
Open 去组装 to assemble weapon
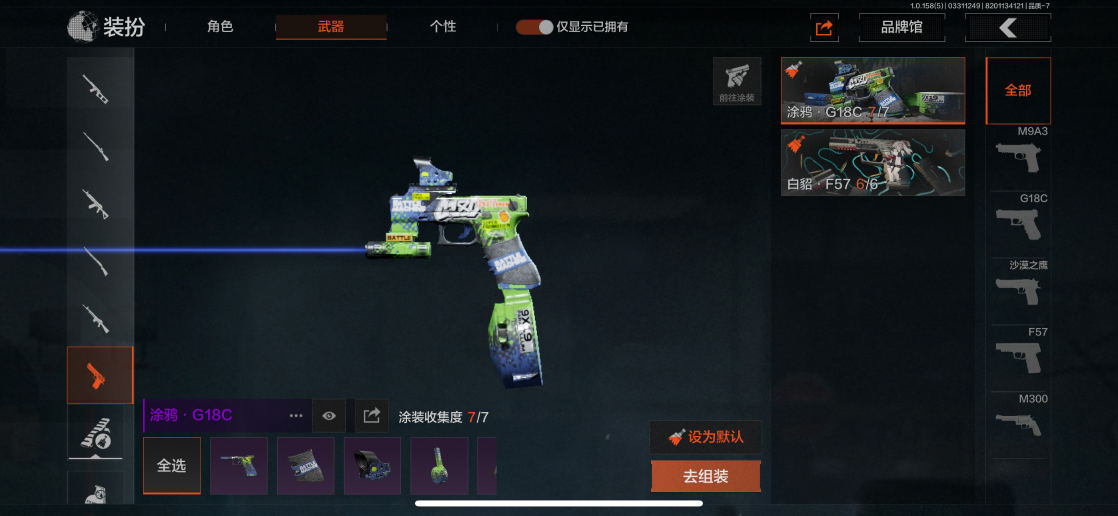(x=705, y=476)
